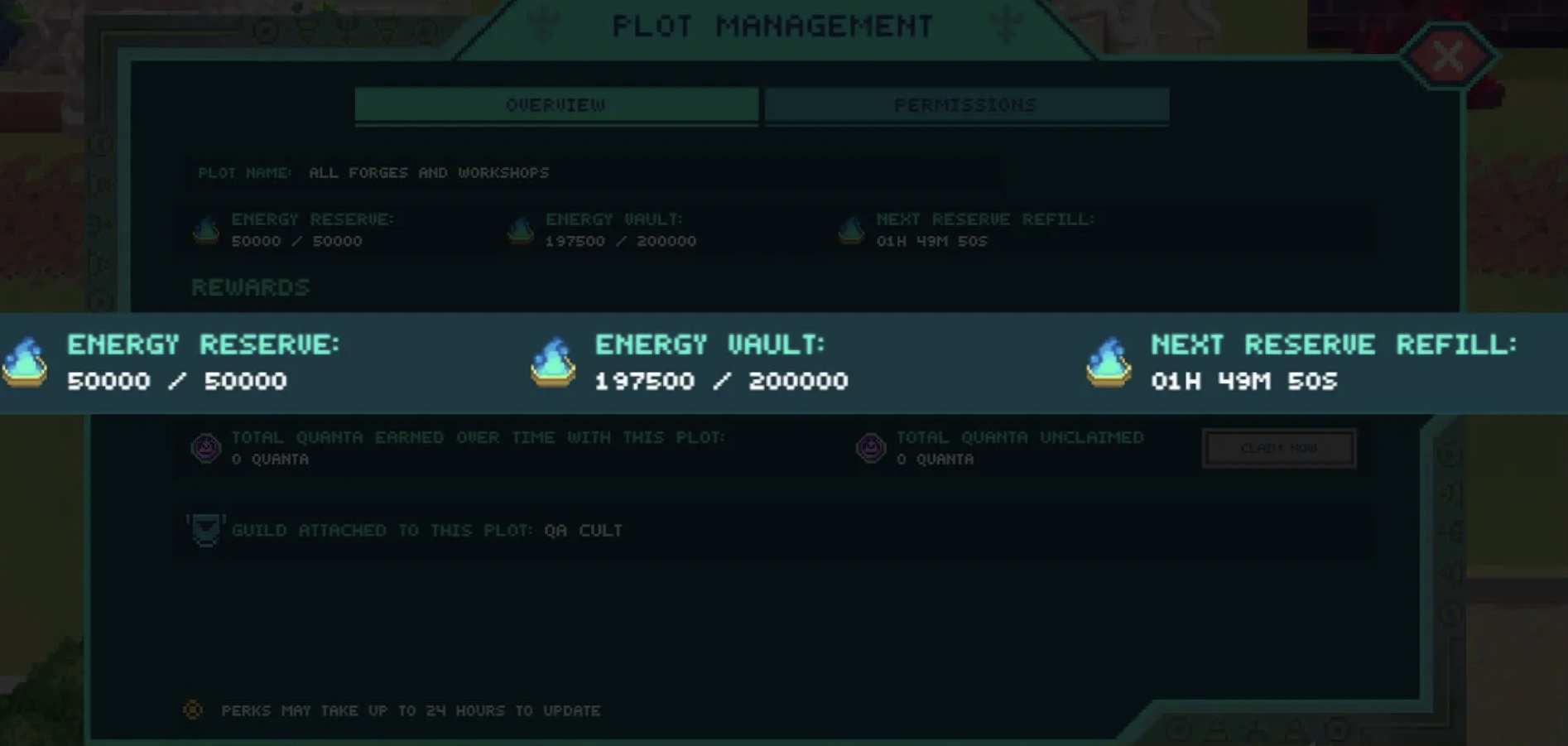The height and width of the screenshot is (746, 1568).
Task: Click the yellow perks icon near the update notice
Action: tap(193, 710)
